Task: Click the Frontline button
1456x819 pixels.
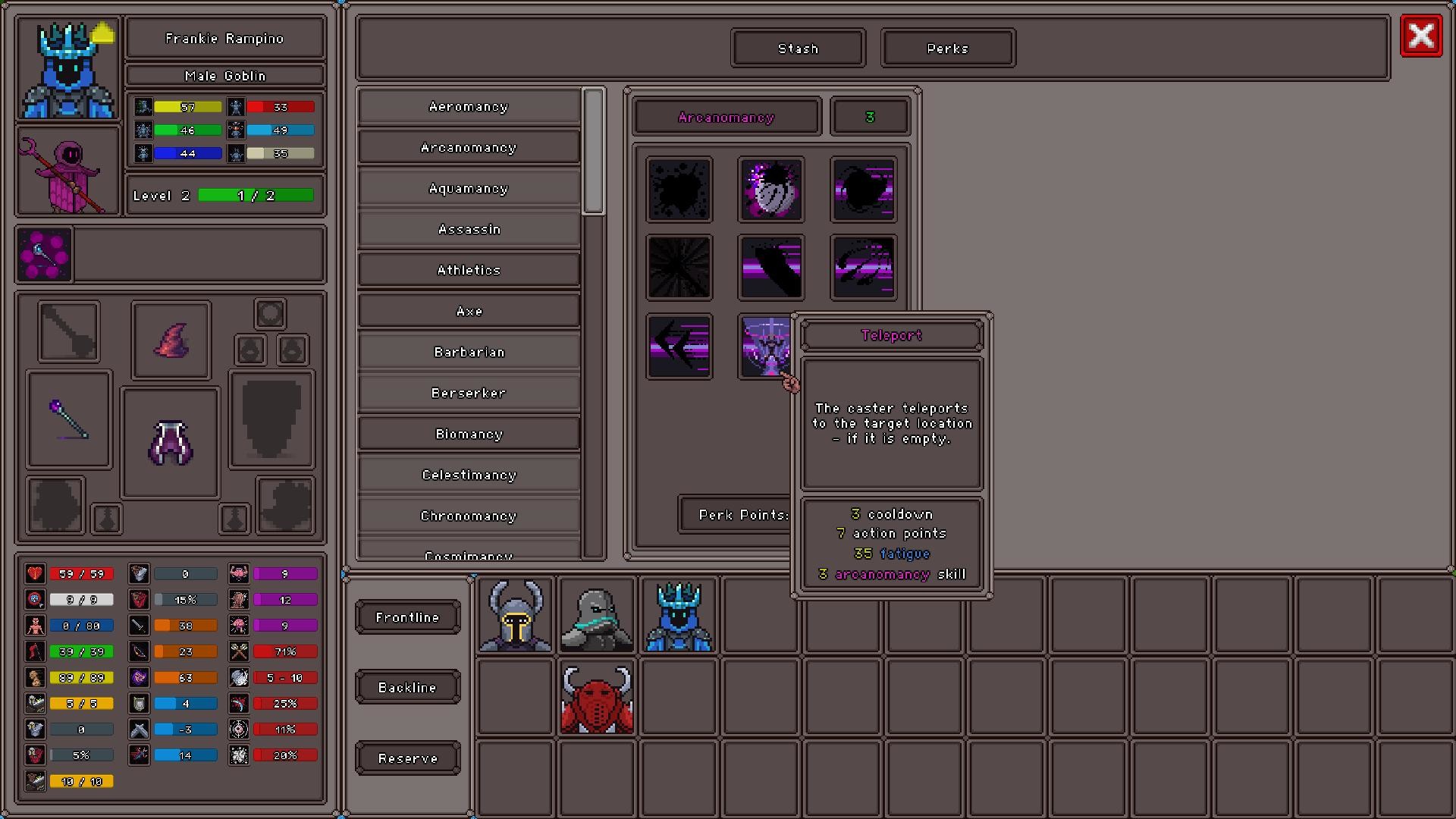Action: pyautogui.click(x=407, y=617)
